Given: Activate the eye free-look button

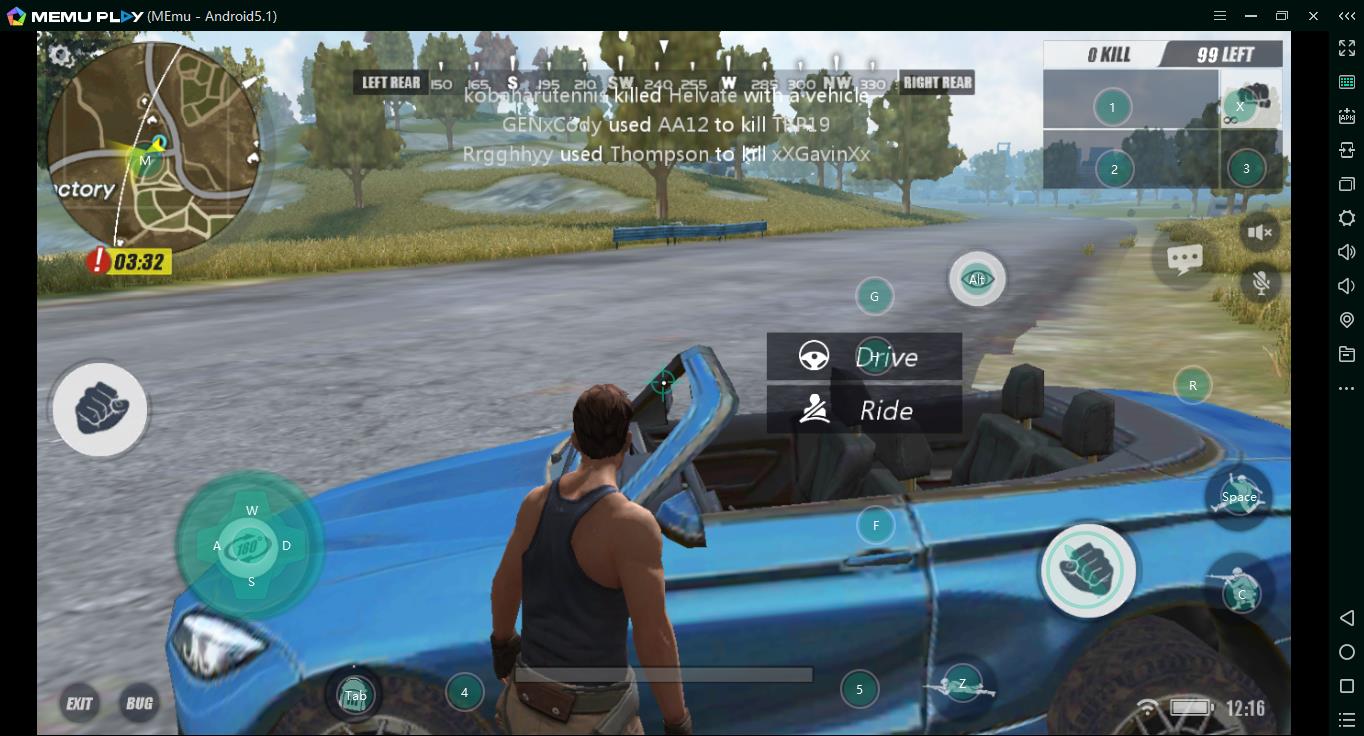Looking at the screenshot, I should (x=977, y=280).
